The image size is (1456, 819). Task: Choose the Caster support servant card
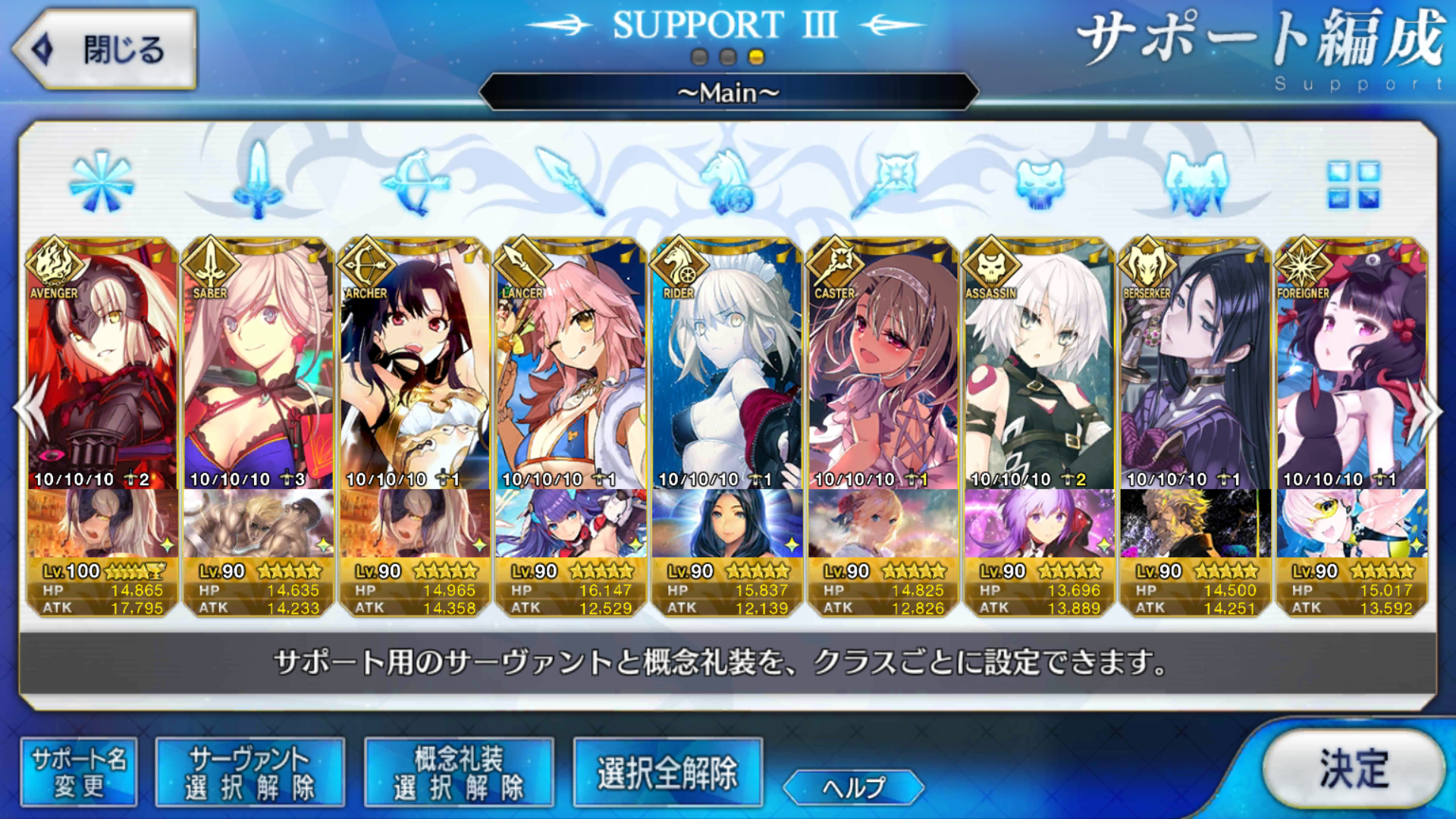coord(883,364)
